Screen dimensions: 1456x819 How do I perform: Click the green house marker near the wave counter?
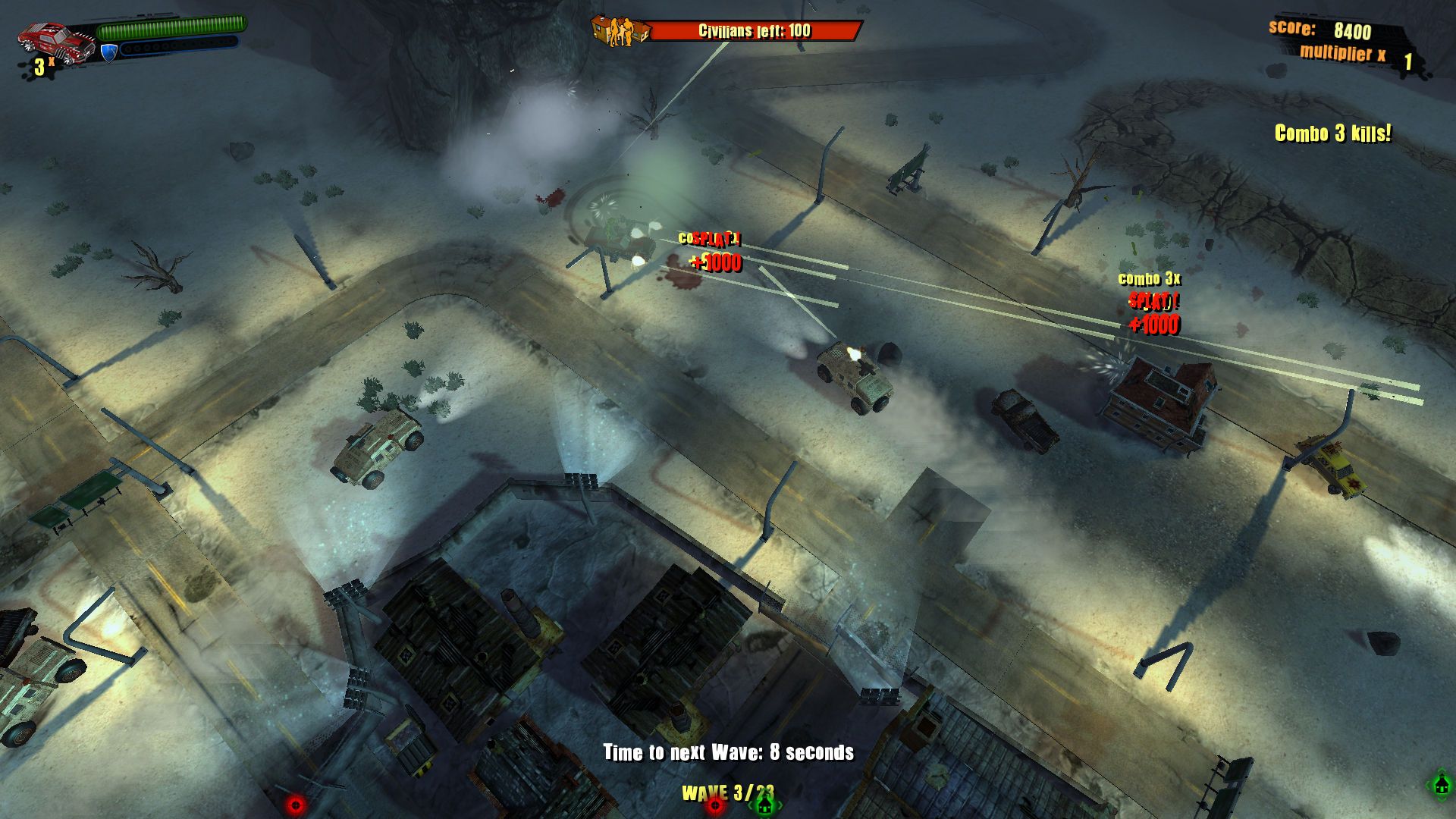coord(764,806)
